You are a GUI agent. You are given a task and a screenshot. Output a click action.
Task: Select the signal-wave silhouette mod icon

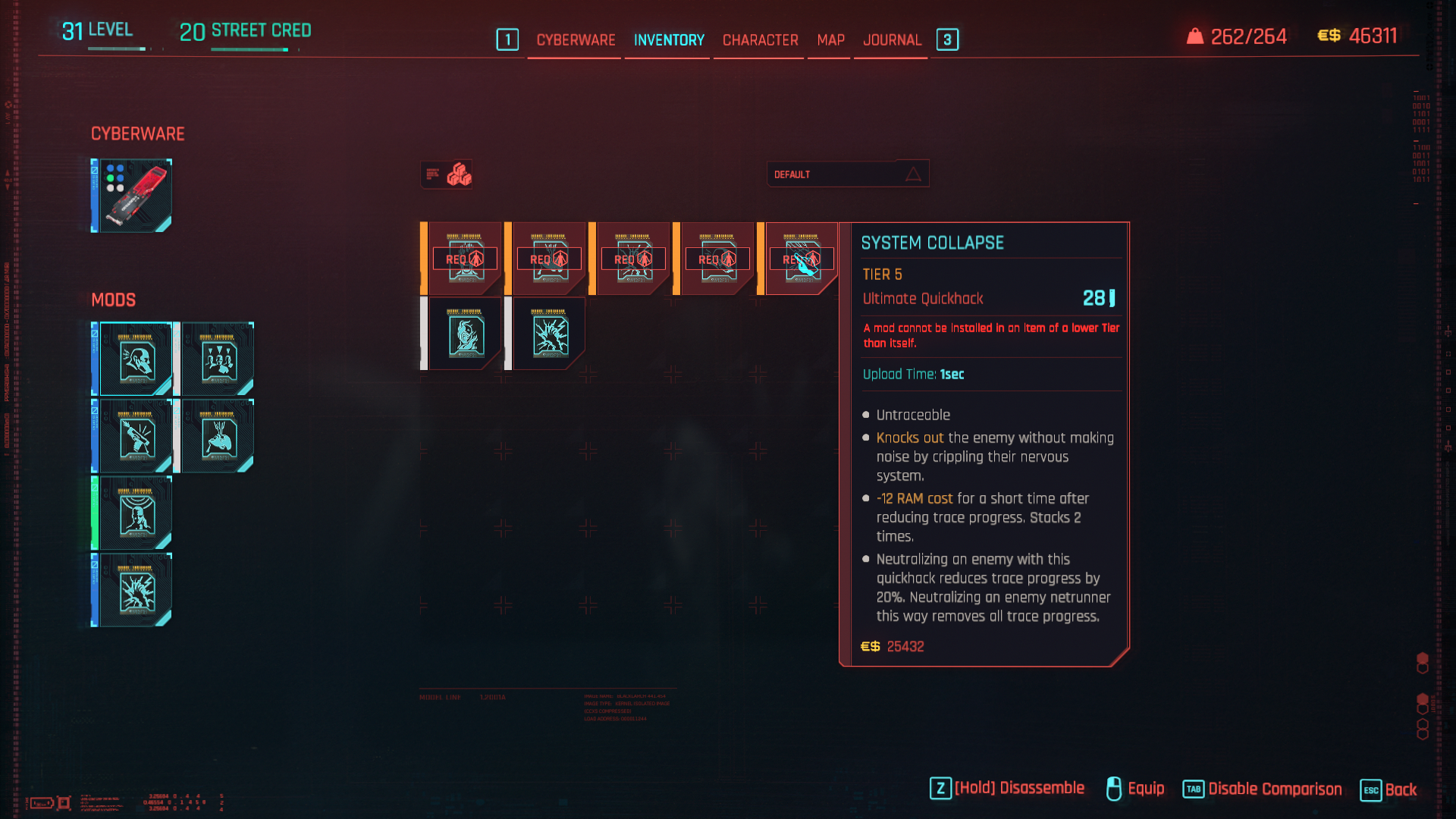pos(135,513)
